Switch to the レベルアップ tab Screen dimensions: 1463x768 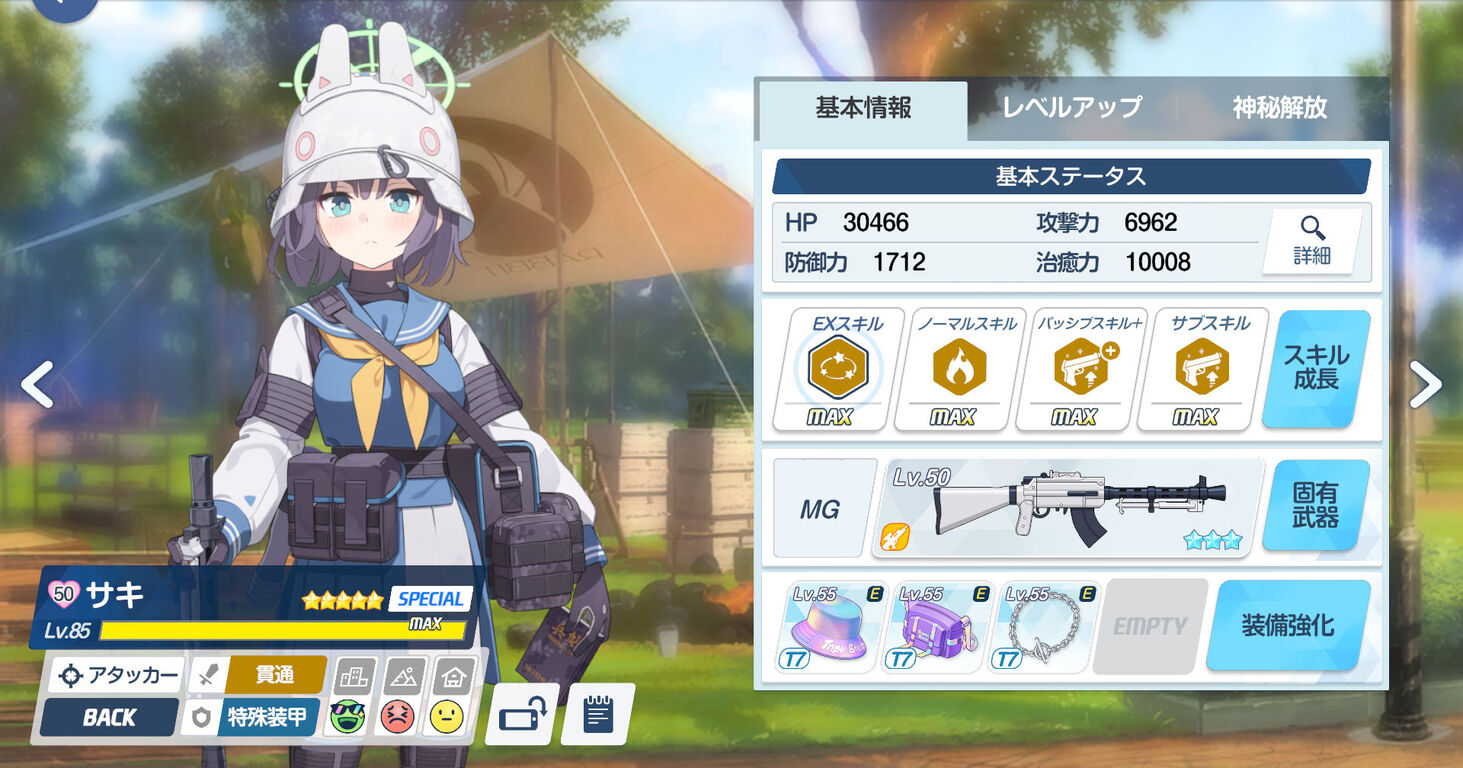click(x=1072, y=108)
